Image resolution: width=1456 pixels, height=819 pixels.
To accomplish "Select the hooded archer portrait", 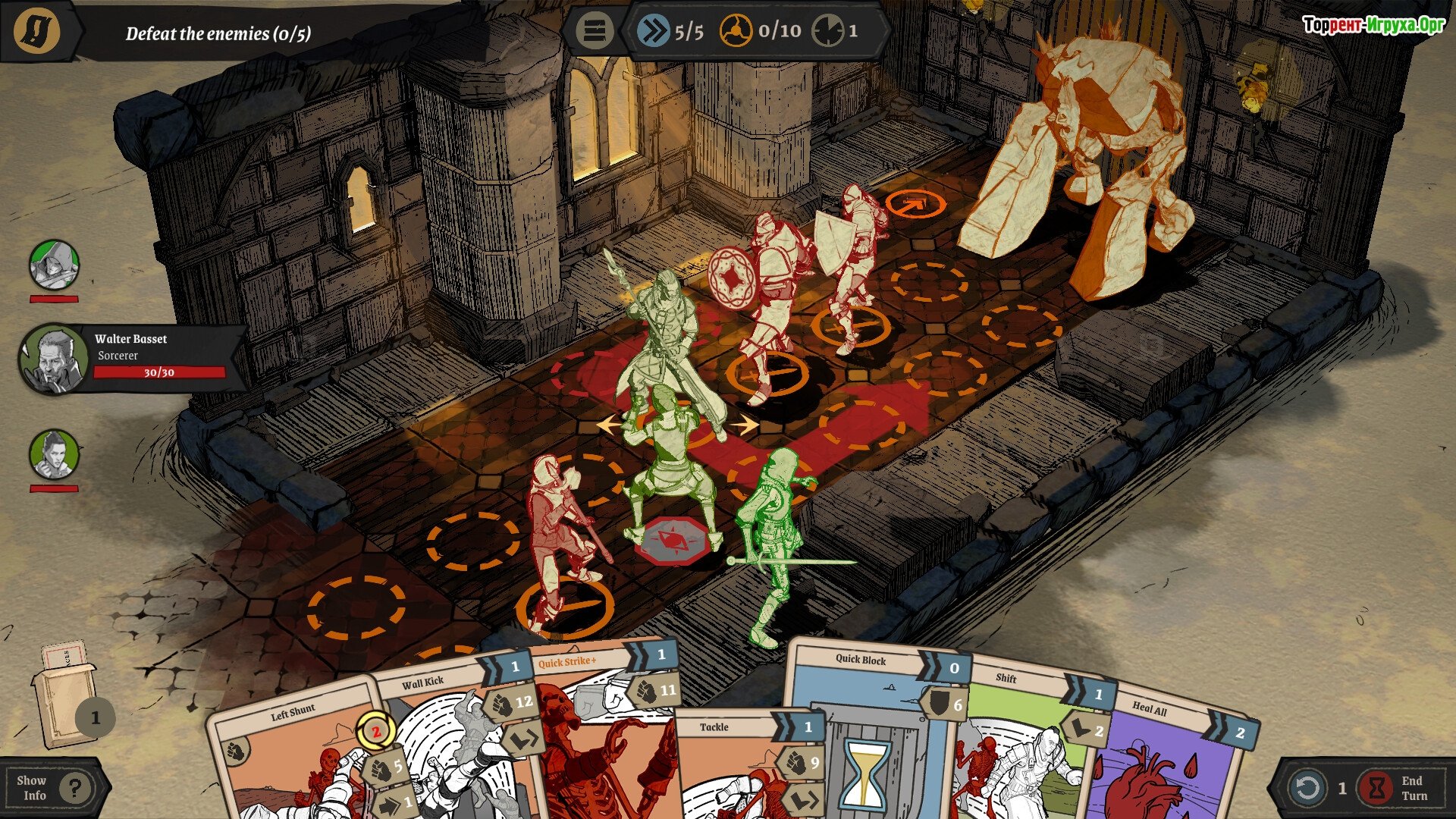I will tap(54, 265).
